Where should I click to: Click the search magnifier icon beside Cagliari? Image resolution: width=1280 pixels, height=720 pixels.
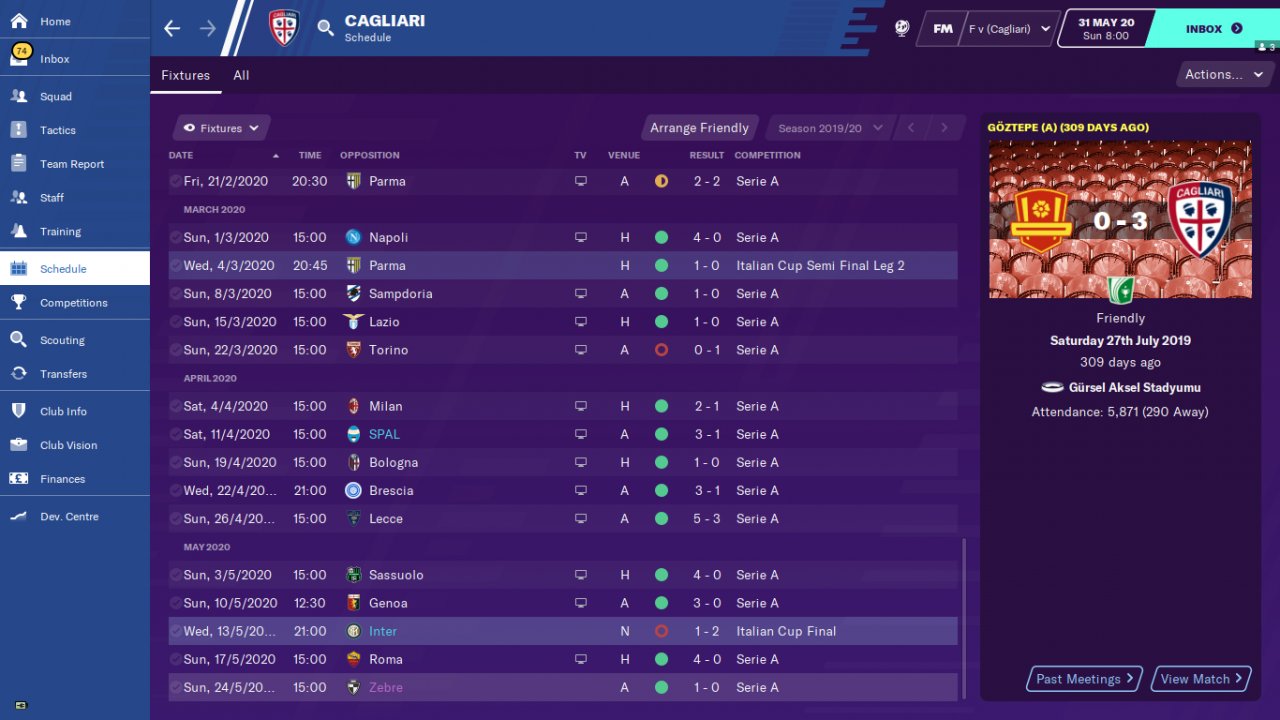coord(326,28)
